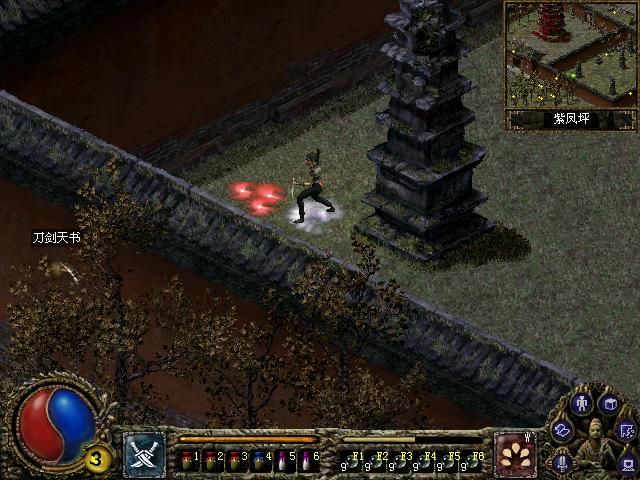Click the scroll-shaped round menu button

[563, 430]
